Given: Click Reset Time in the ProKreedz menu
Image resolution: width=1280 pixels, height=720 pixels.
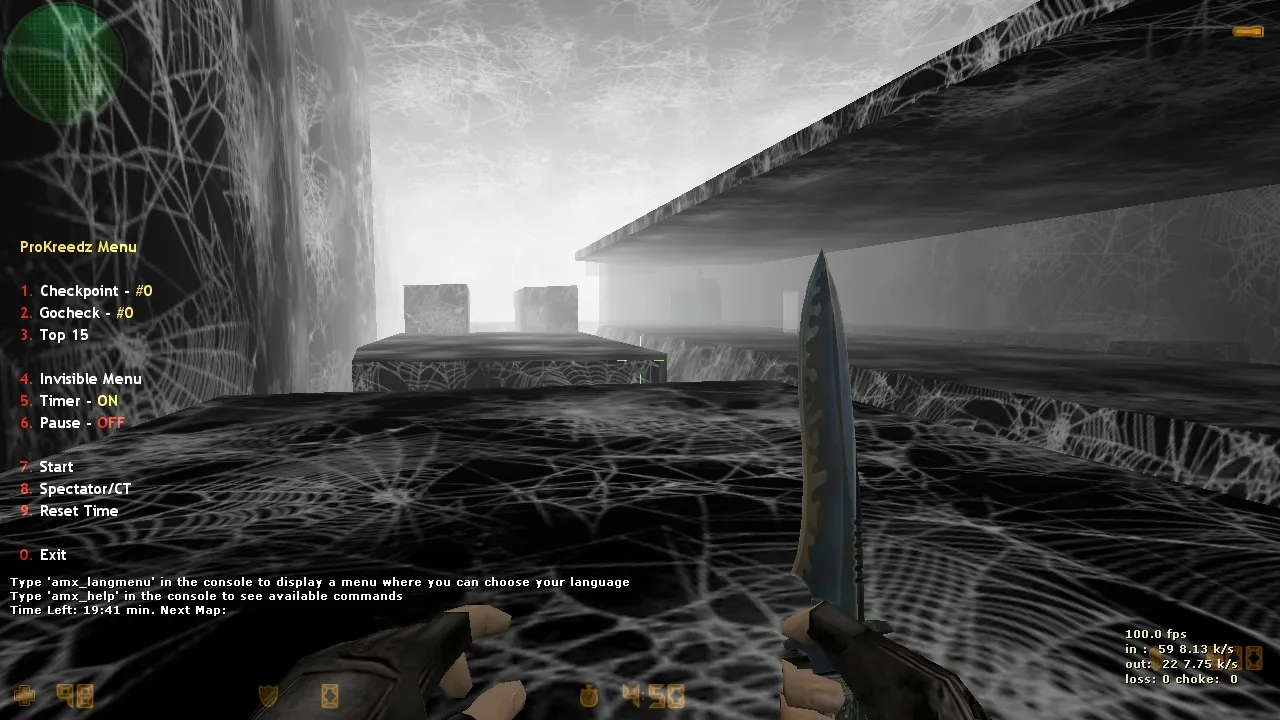Looking at the screenshot, I should pyautogui.click(x=79, y=511).
